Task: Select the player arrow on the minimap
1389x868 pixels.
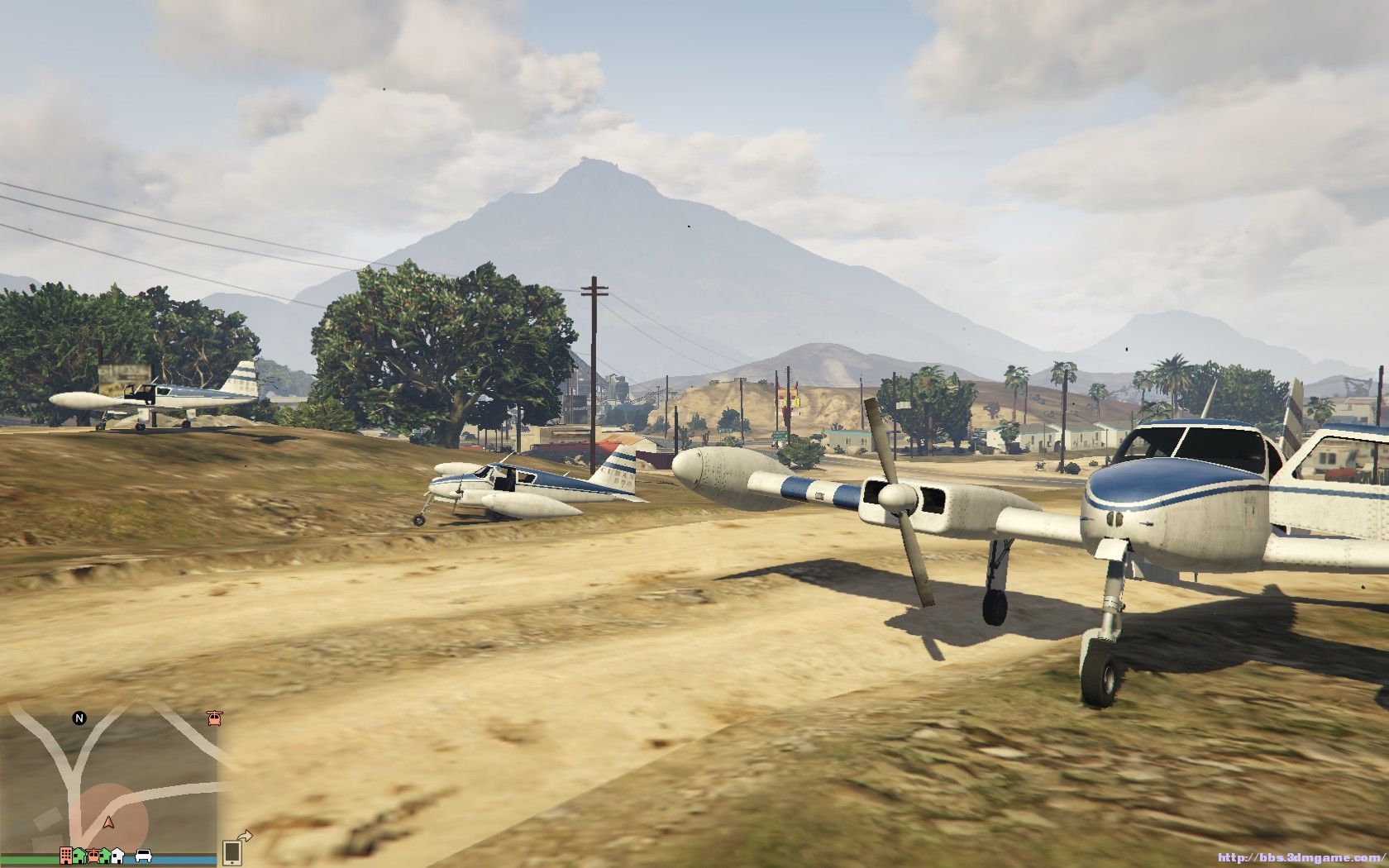Action: click(108, 823)
